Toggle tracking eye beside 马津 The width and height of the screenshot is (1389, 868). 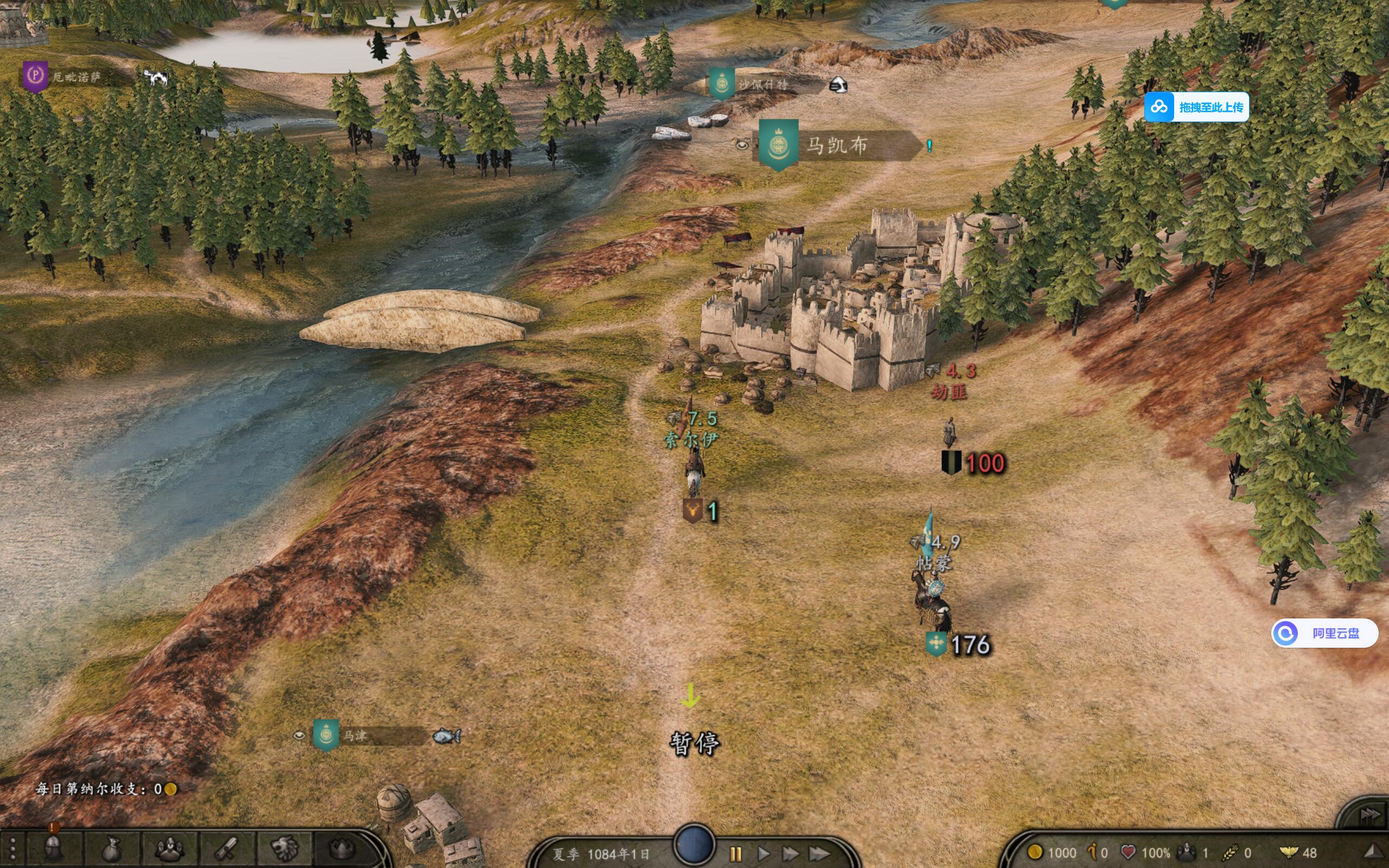point(299,736)
